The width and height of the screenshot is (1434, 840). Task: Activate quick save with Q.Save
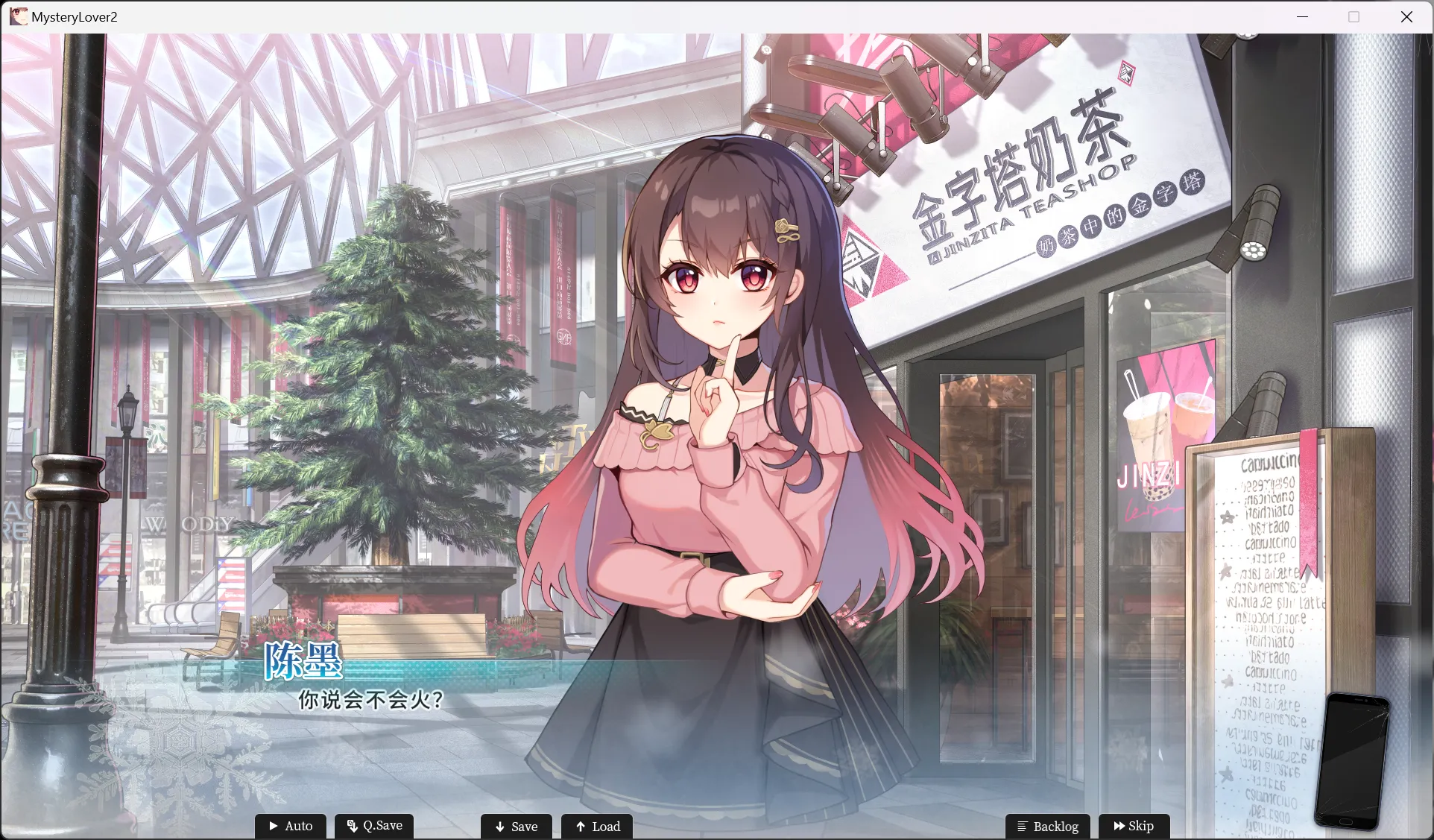[x=373, y=826]
